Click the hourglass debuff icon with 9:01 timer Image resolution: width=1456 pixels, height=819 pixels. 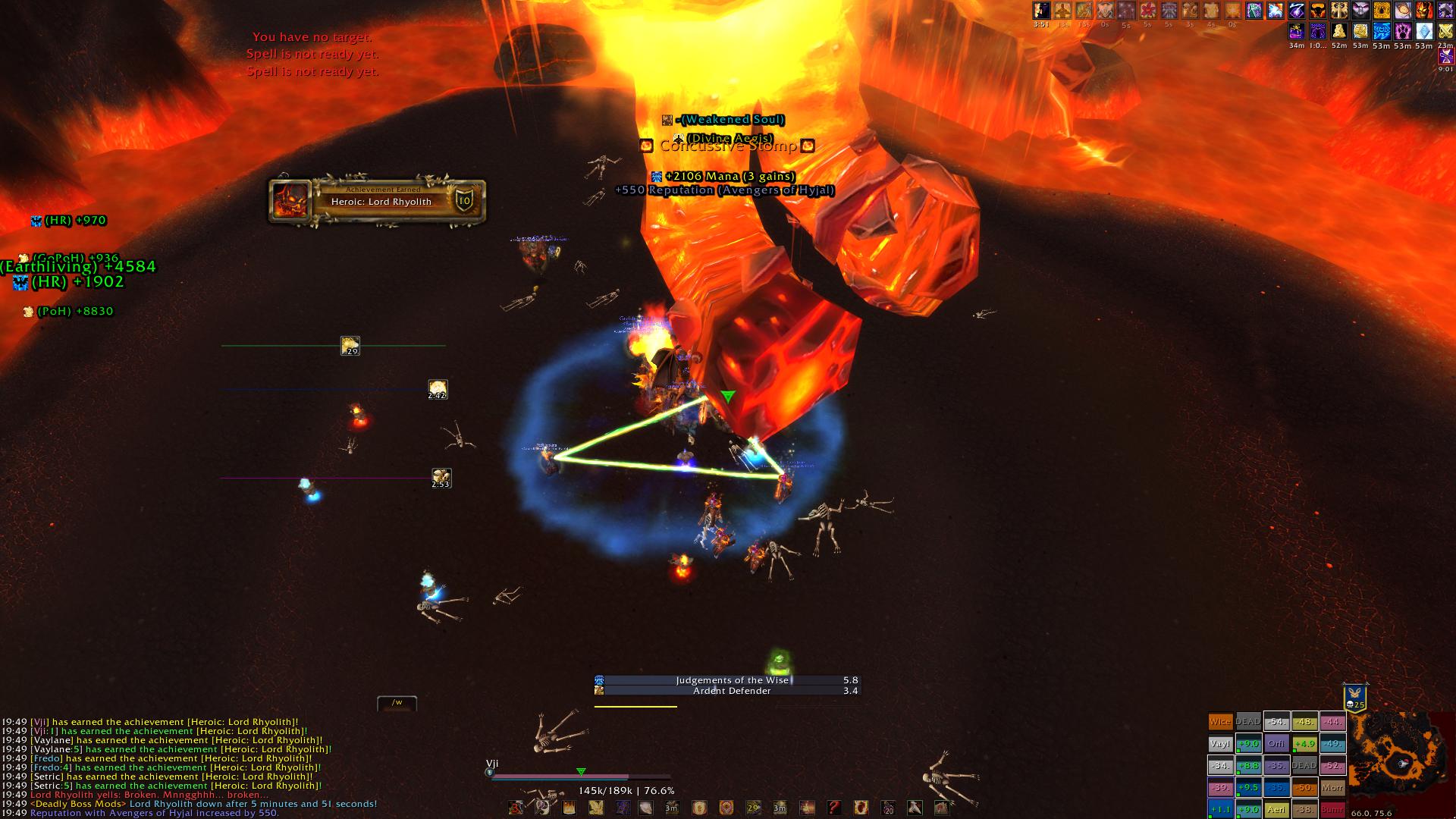[x=1446, y=57]
